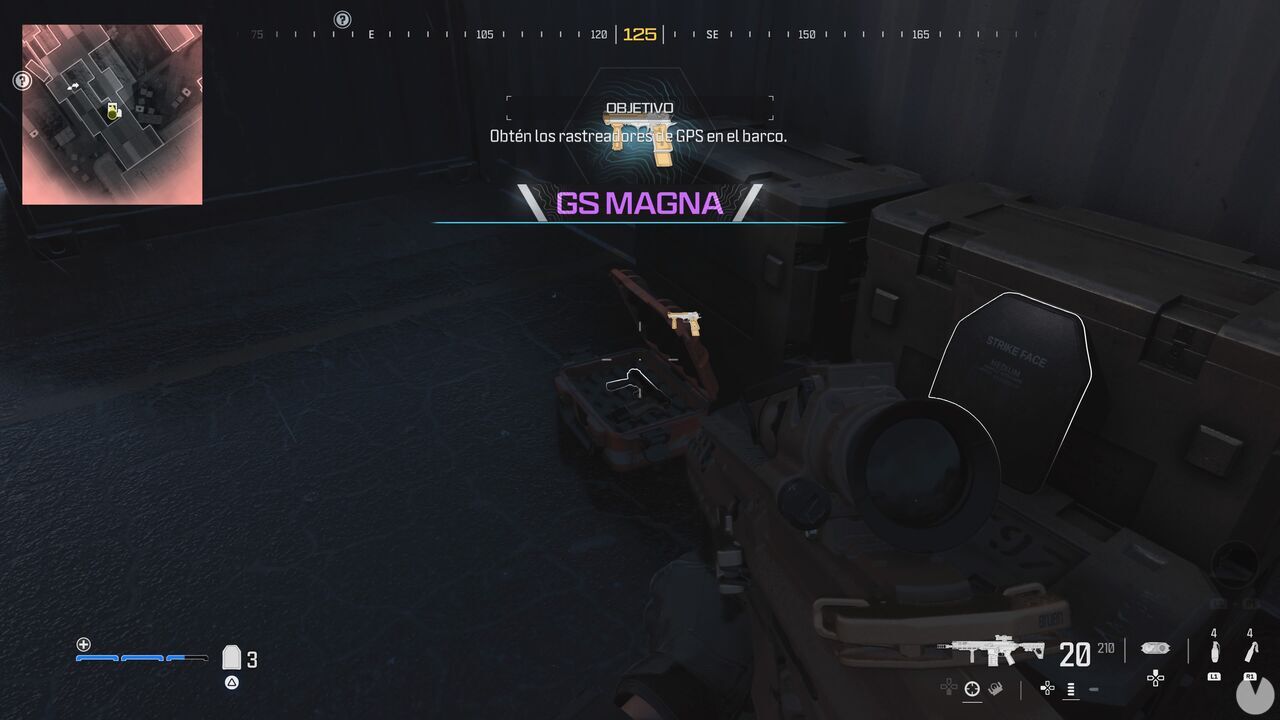Click the gloves perk icon
Image resolution: width=1280 pixels, height=720 pixels.
pyautogui.click(x=994, y=687)
